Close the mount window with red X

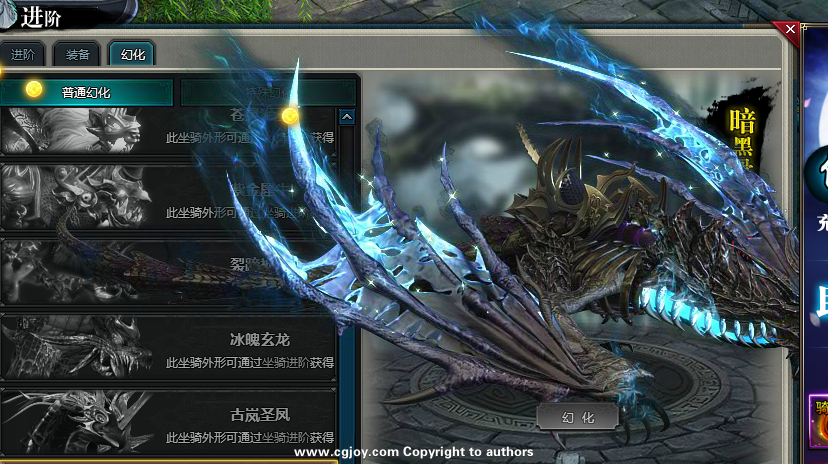coord(791,30)
